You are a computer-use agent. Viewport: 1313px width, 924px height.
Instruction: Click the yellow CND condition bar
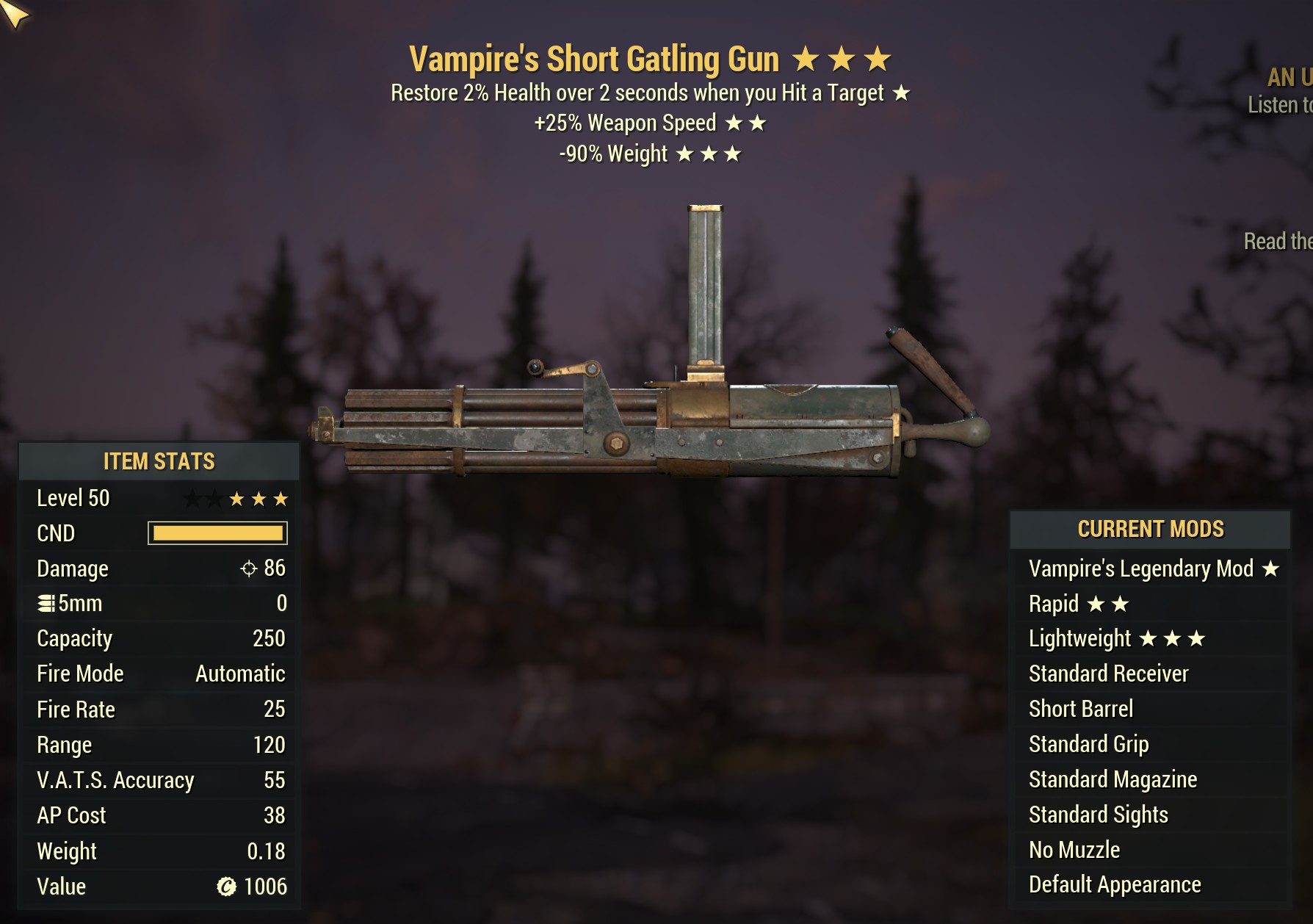(217, 533)
